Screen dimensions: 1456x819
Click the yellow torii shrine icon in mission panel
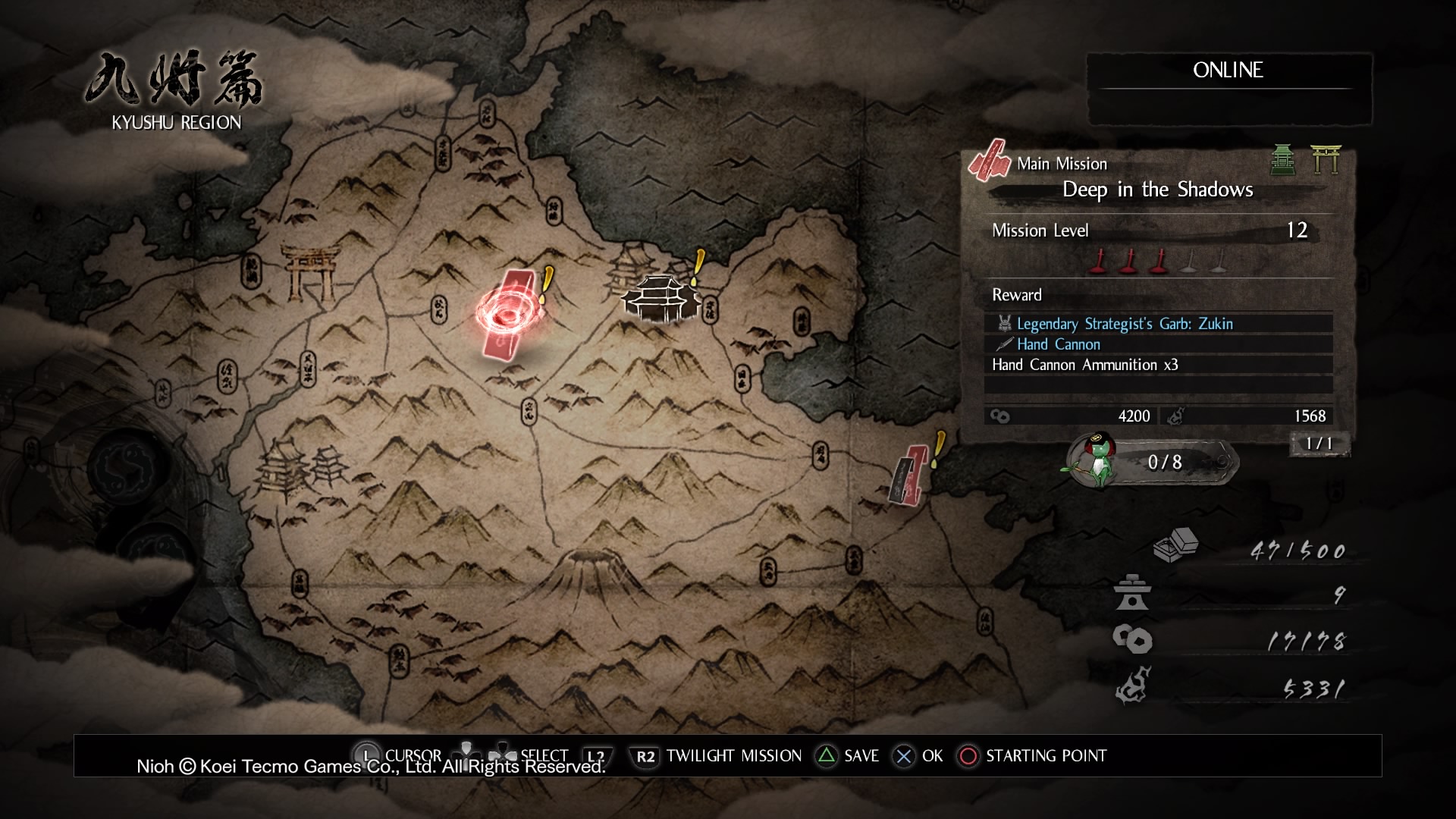(x=1329, y=161)
